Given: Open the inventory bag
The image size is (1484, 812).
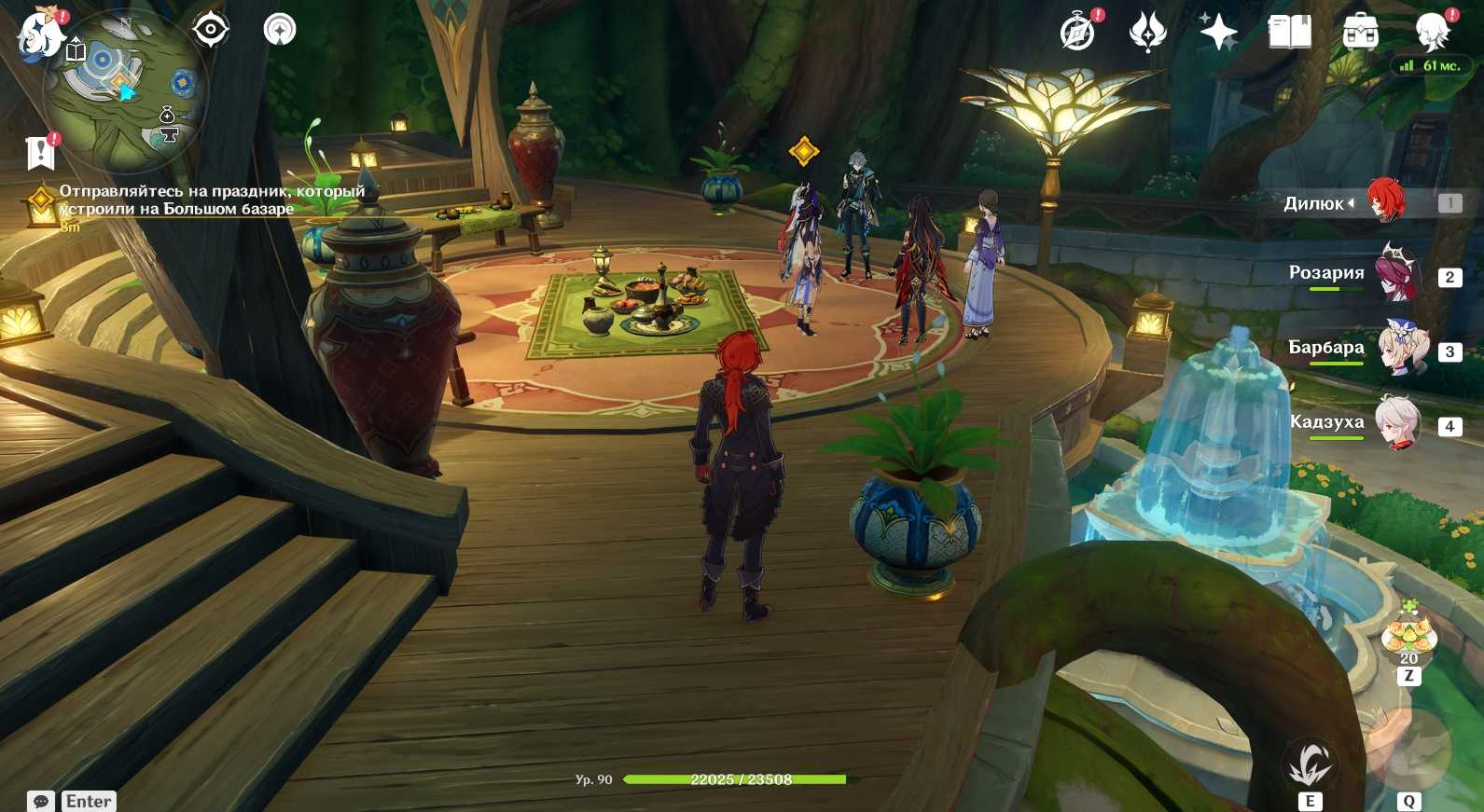Looking at the screenshot, I should tap(1360, 32).
